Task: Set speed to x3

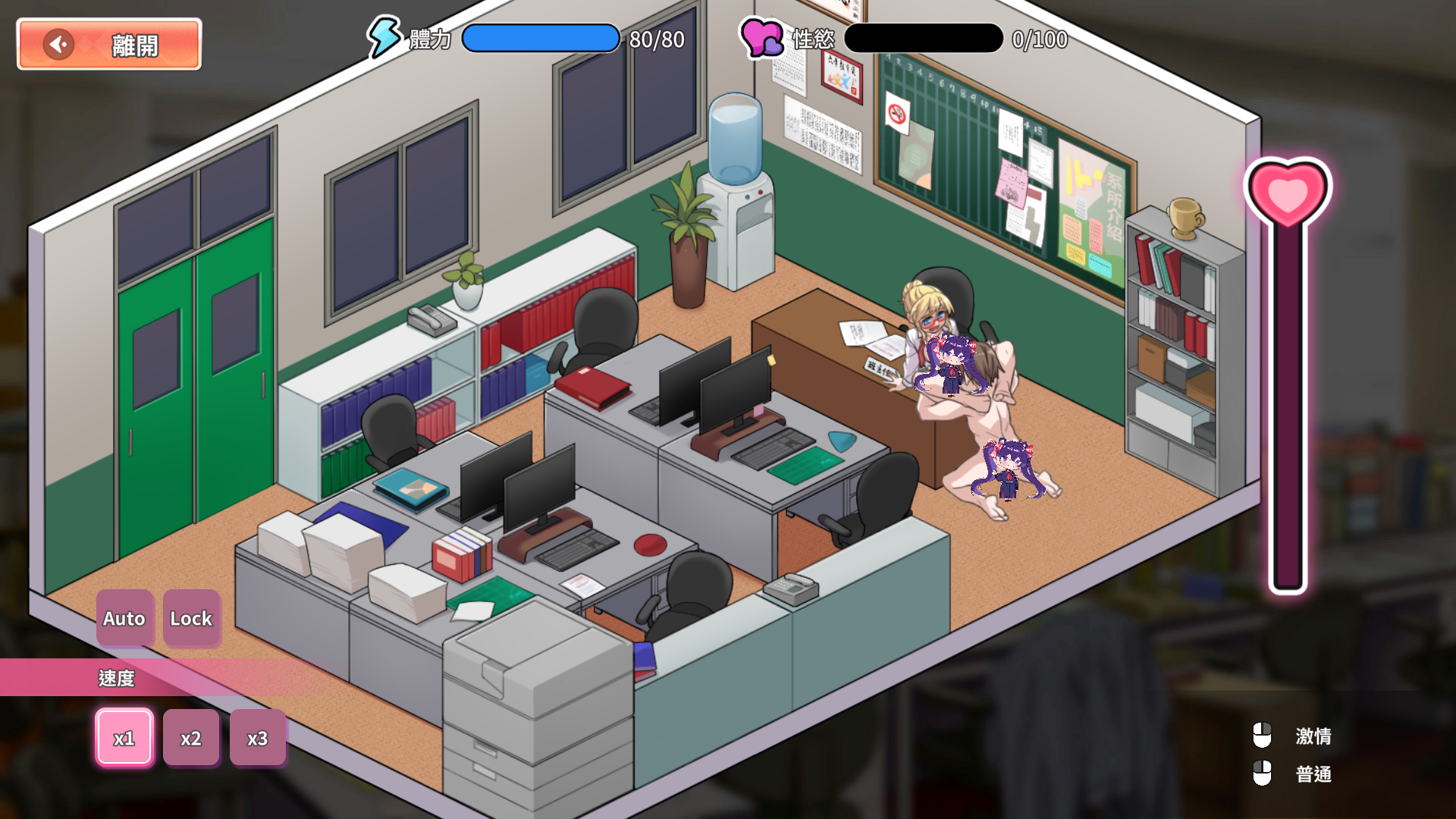Action: pyautogui.click(x=258, y=737)
